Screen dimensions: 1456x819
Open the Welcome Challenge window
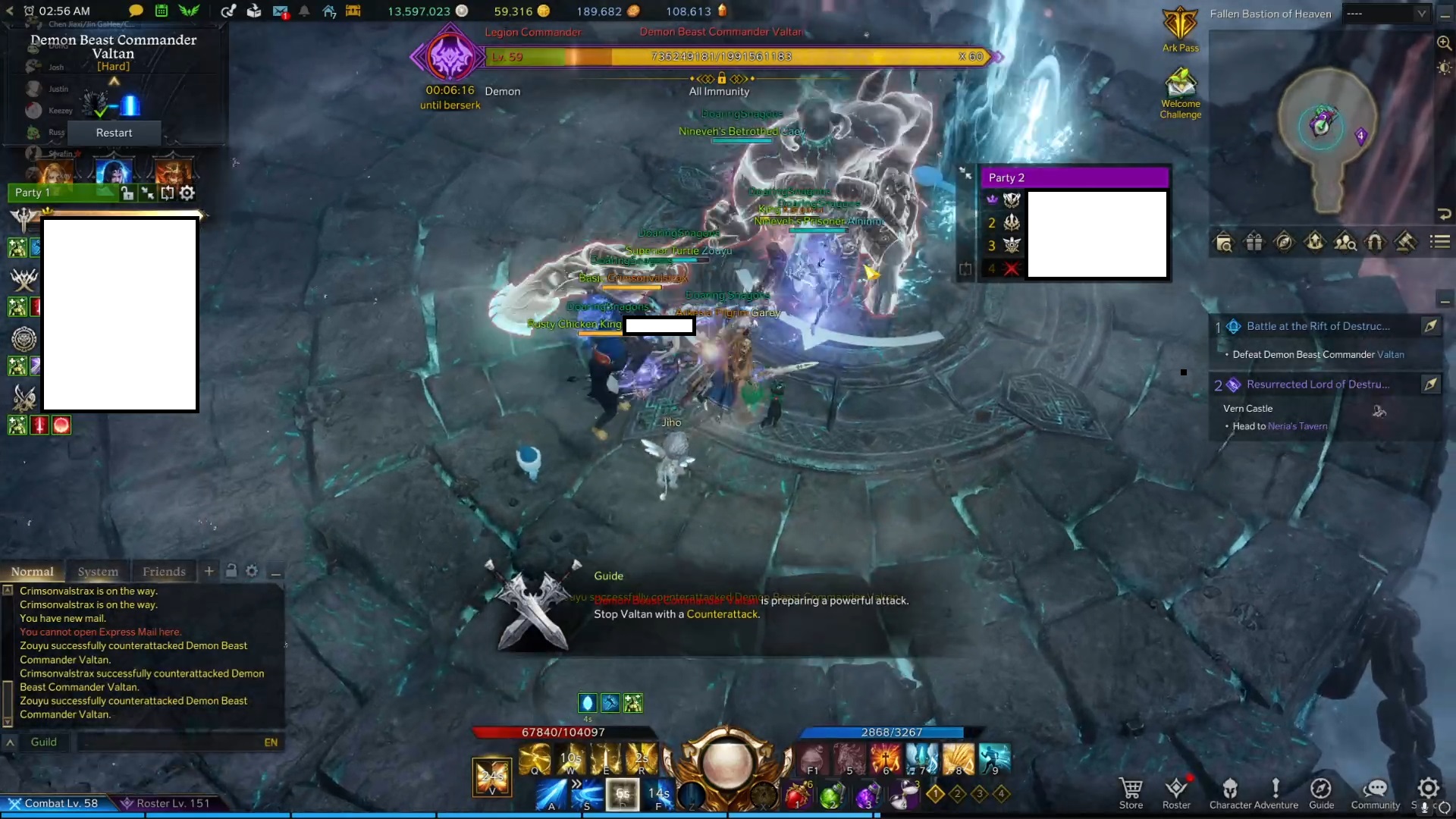pyautogui.click(x=1180, y=83)
